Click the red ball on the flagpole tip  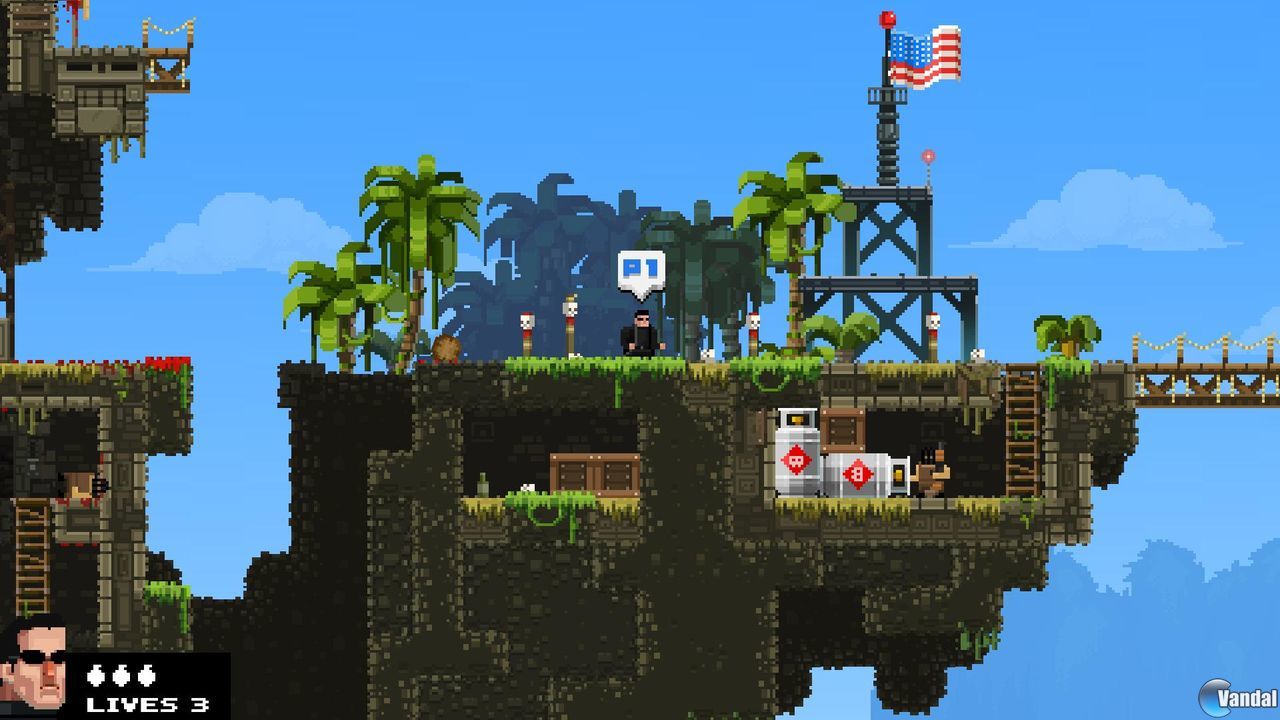click(x=884, y=17)
